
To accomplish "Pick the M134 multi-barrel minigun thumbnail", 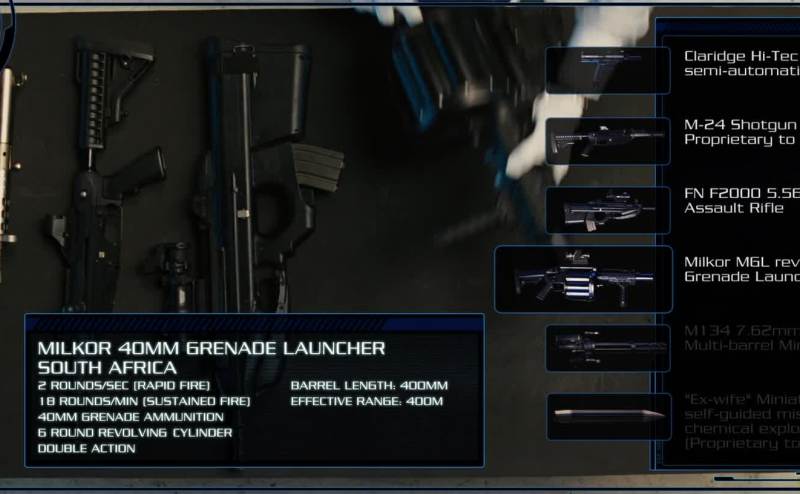I will click(607, 347).
